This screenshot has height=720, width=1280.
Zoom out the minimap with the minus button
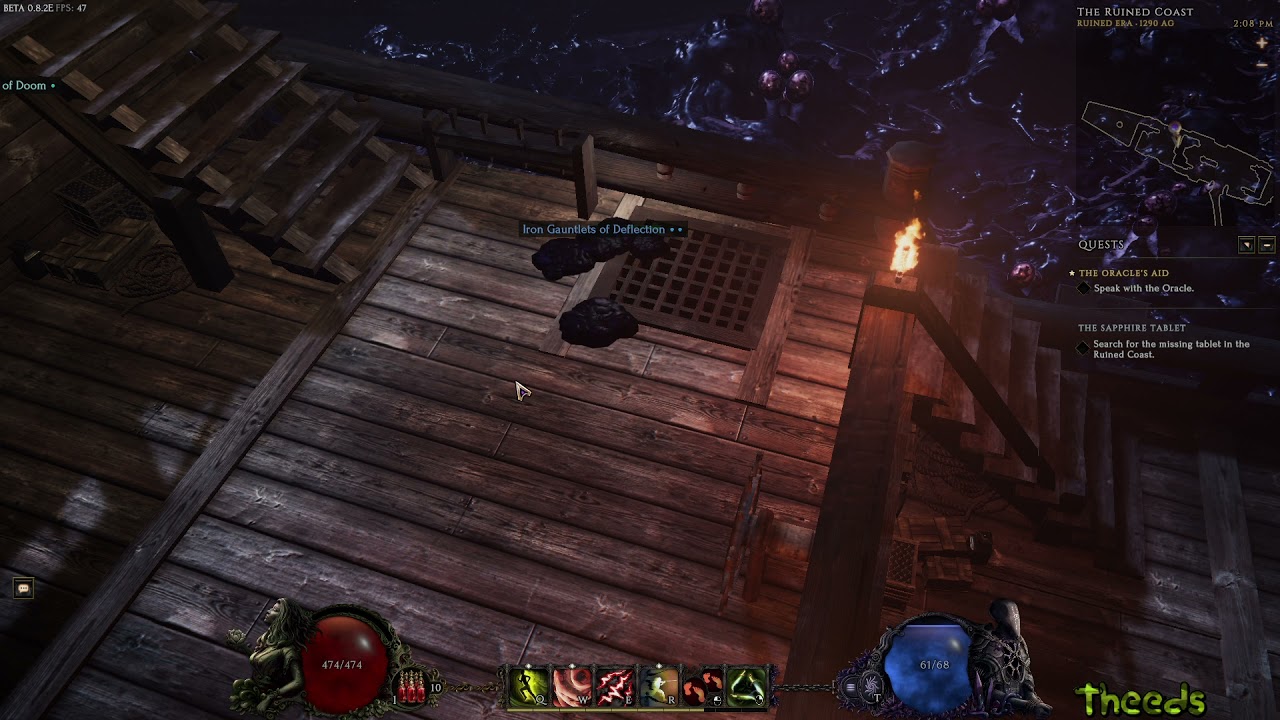point(1262,64)
